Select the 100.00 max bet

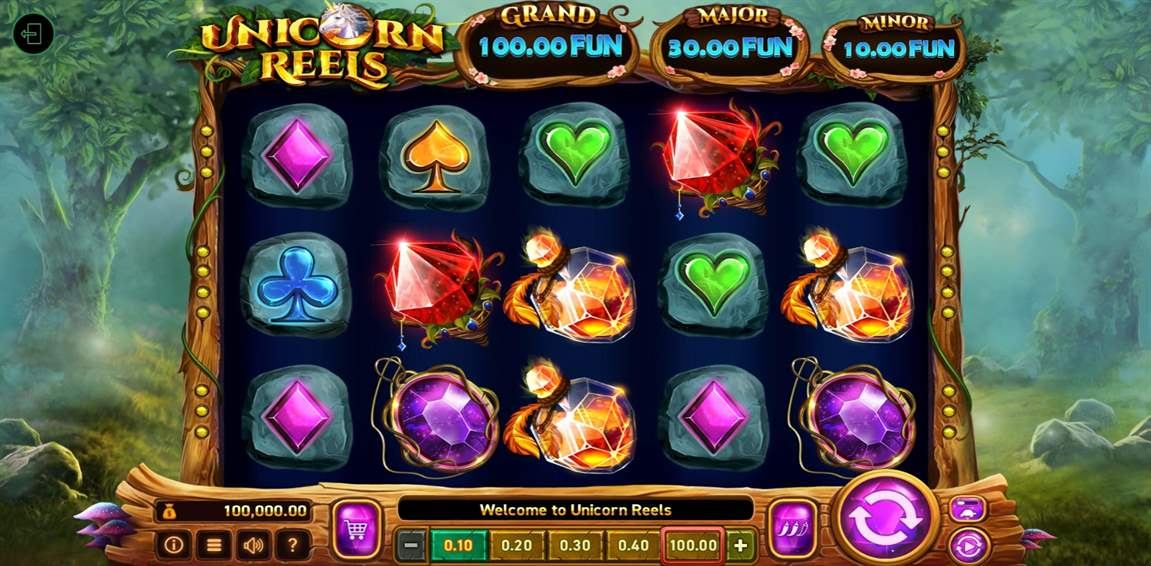(693, 546)
